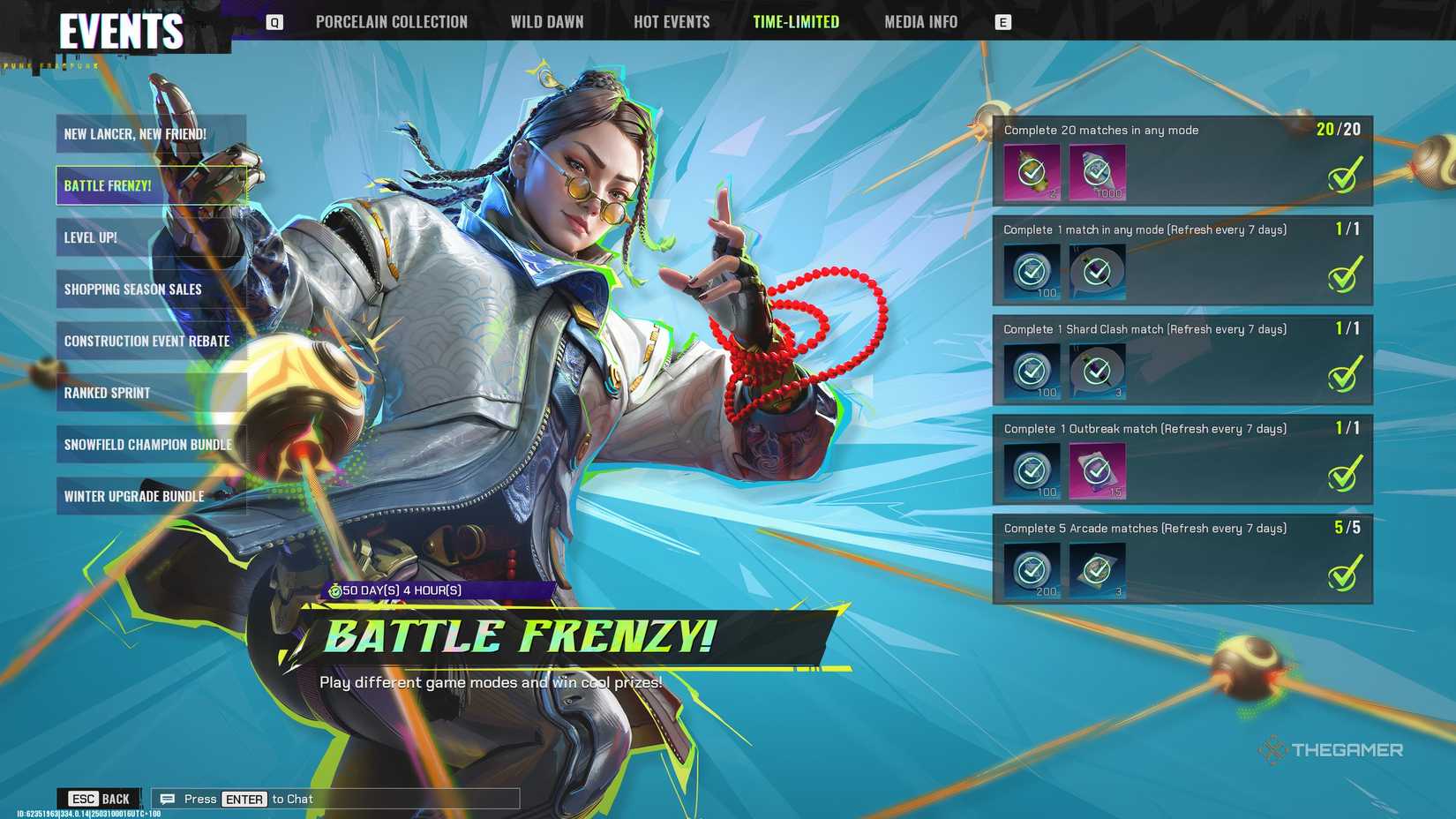Click the 1000 currency card reward icon
The width and height of the screenshot is (1456, 819).
pyautogui.click(x=1097, y=172)
